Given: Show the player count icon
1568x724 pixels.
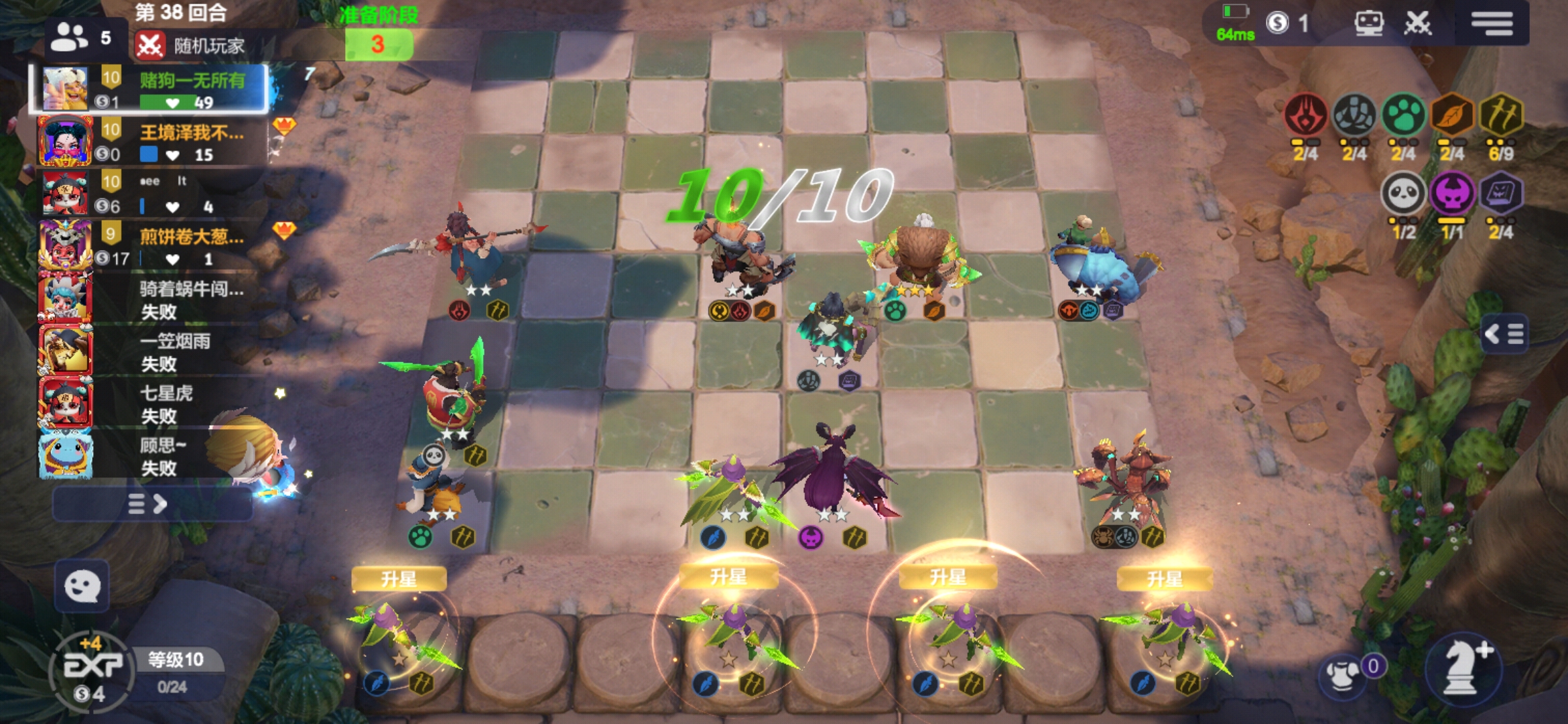Looking at the screenshot, I should click(x=70, y=37).
